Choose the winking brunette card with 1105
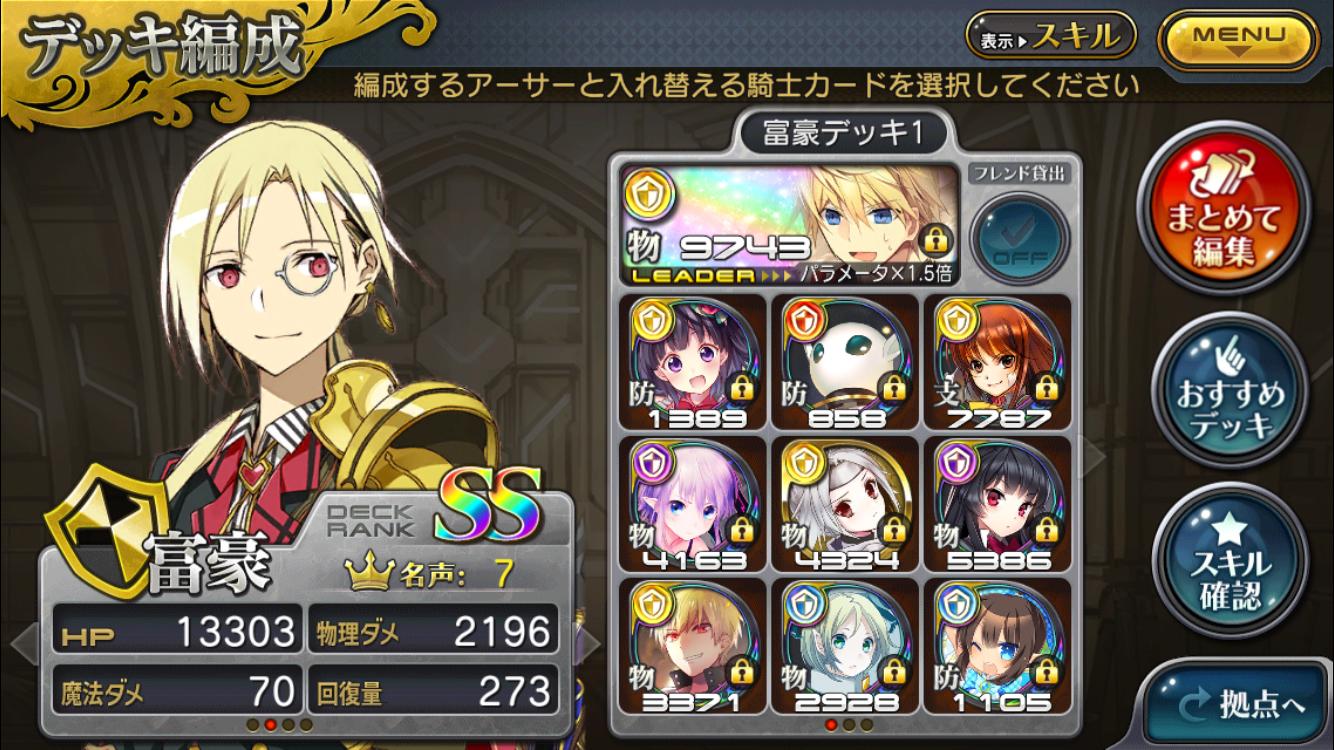The height and width of the screenshot is (750, 1334). tap(996, 645)
